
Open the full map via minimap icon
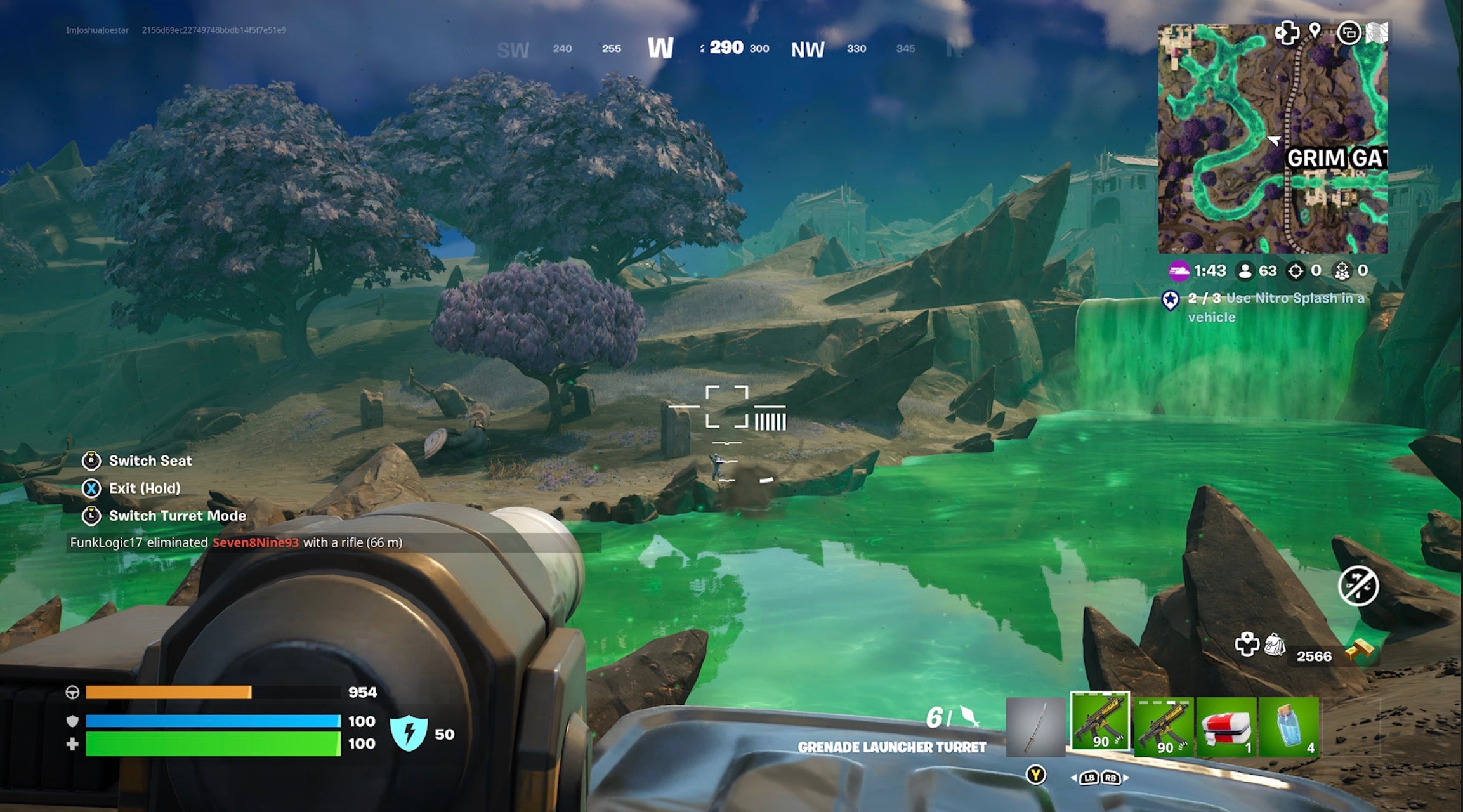(1377, 33)
